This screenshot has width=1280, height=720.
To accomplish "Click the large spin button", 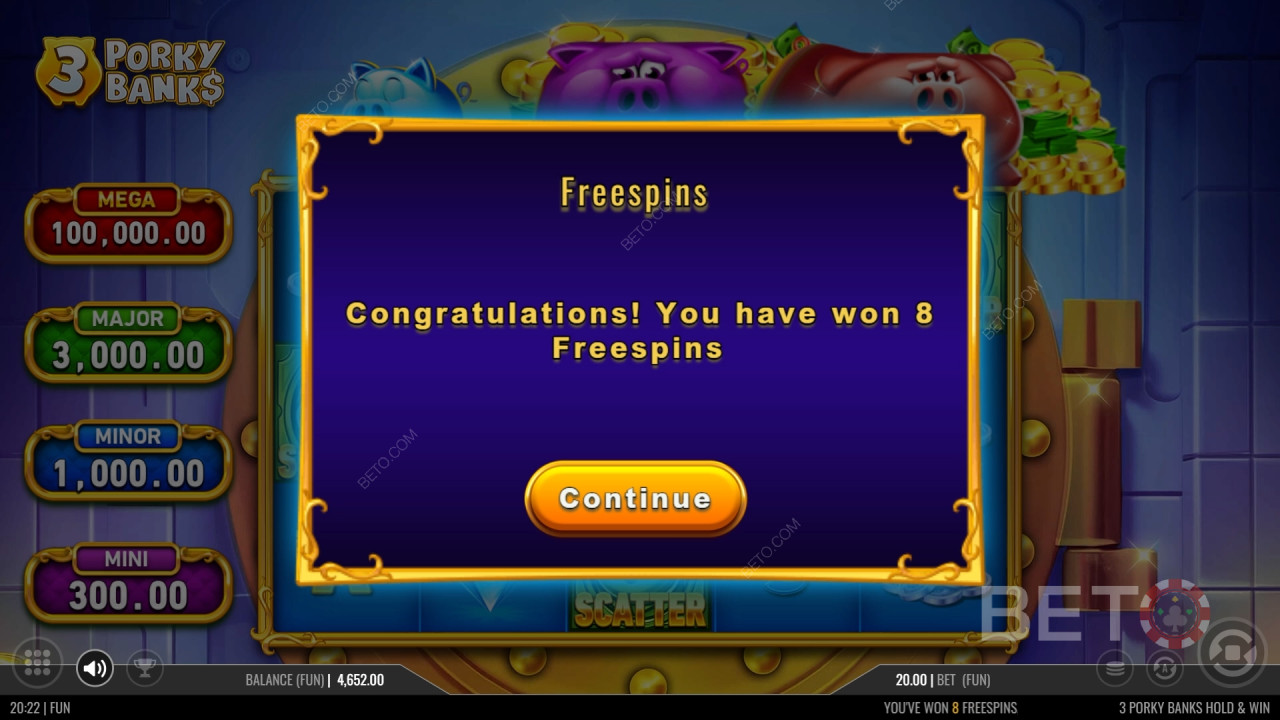I will coord(1230,653).
